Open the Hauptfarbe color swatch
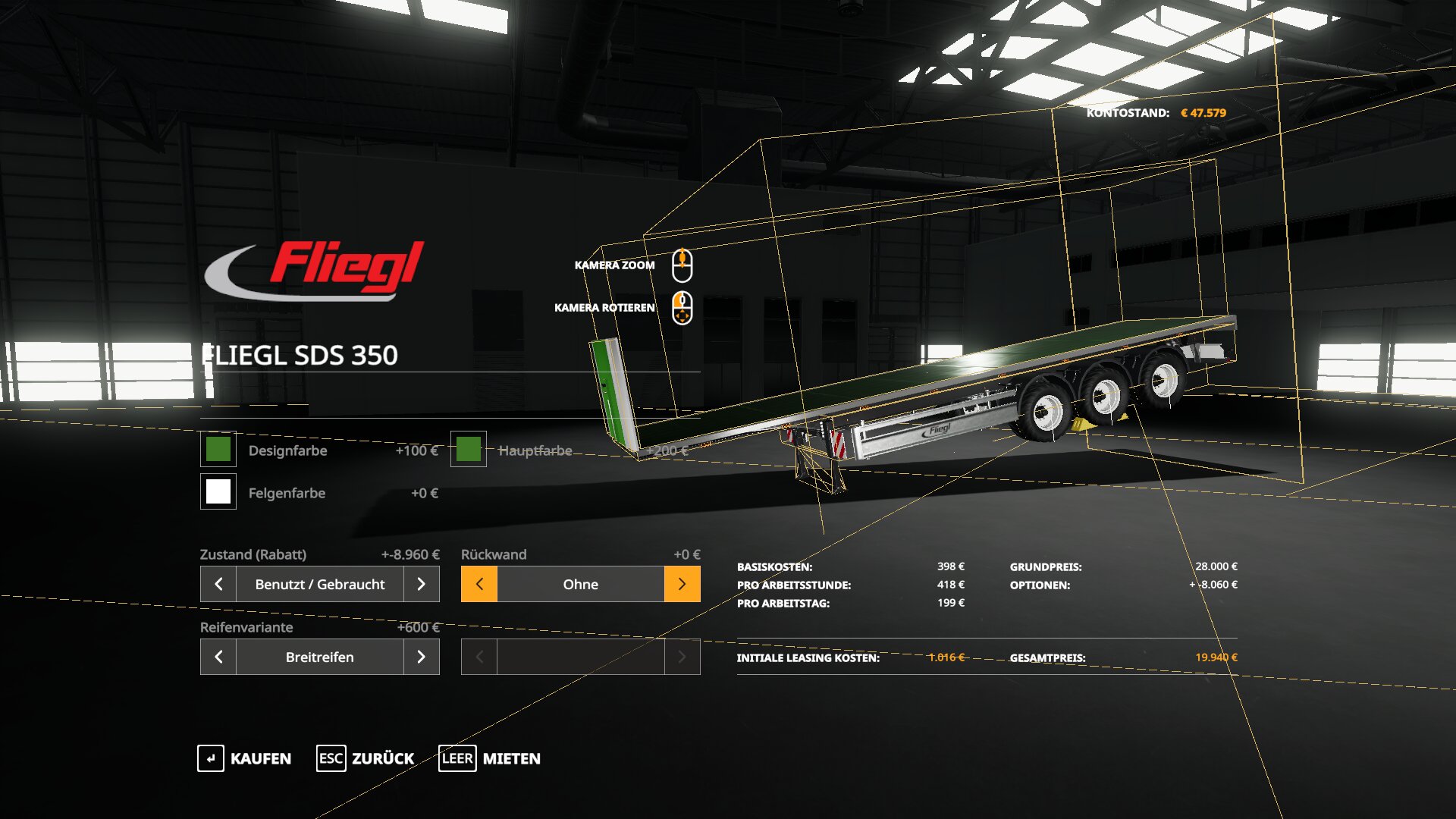This screenshot has width=1456, height=819. [x=469, y=450]
